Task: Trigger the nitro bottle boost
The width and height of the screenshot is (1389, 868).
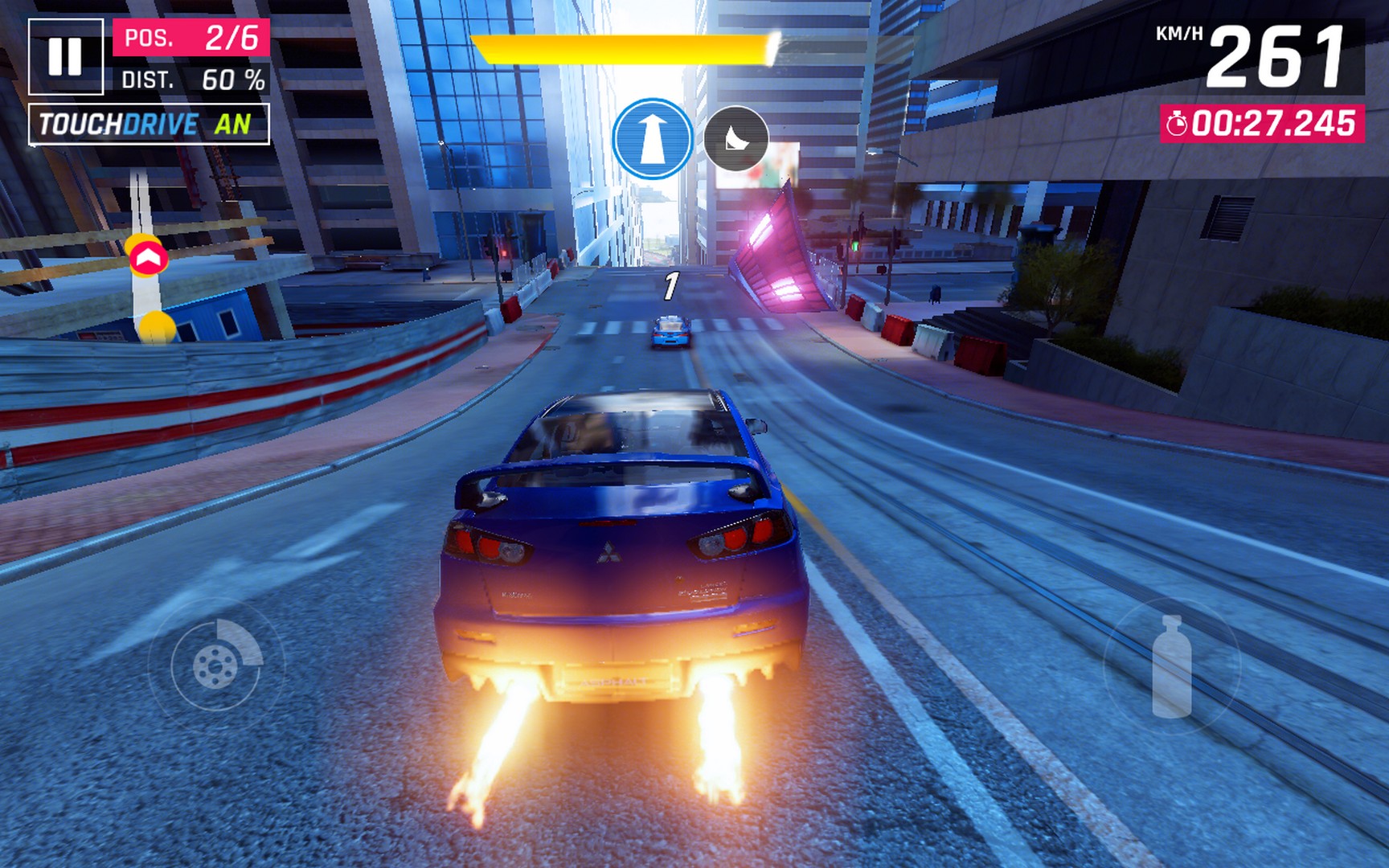Action: click(x=1171, y=666)
